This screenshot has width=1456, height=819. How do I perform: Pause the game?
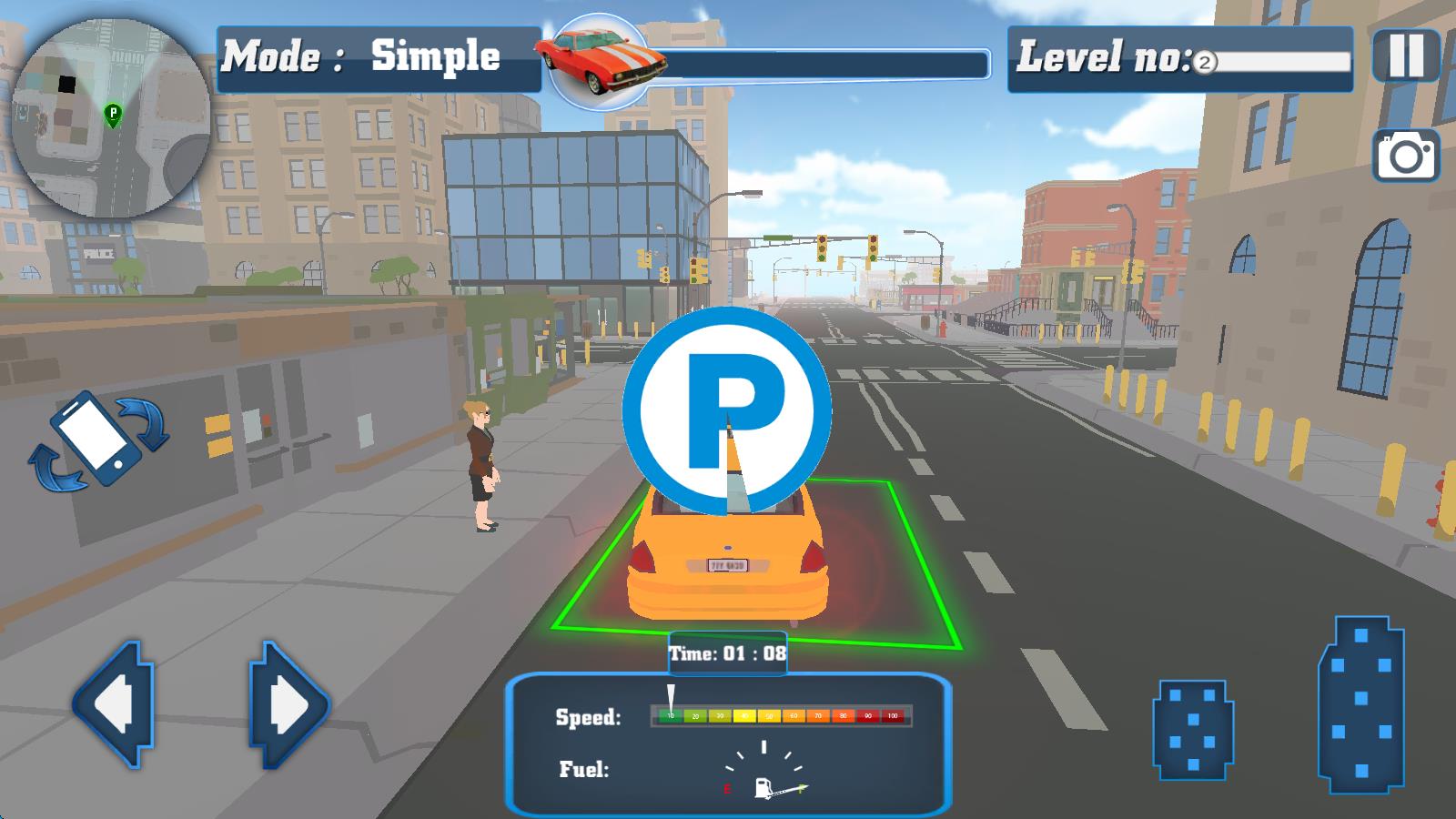coord(1406,56)
